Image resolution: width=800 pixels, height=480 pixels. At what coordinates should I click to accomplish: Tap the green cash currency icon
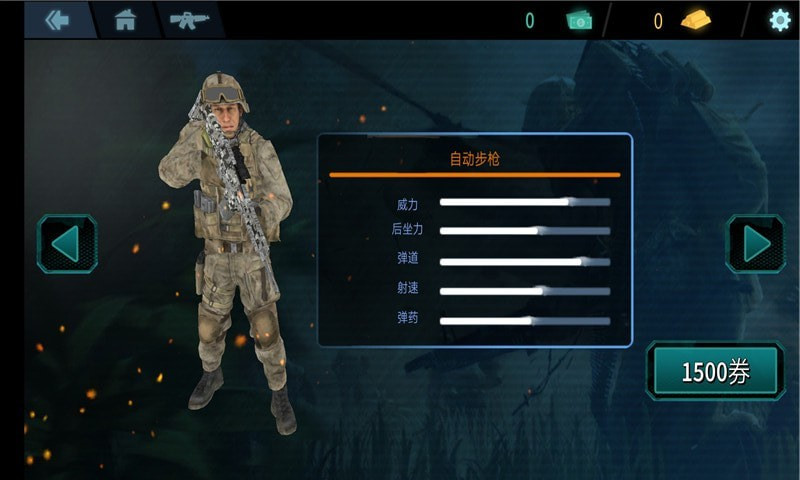click(x=580, y=20)
